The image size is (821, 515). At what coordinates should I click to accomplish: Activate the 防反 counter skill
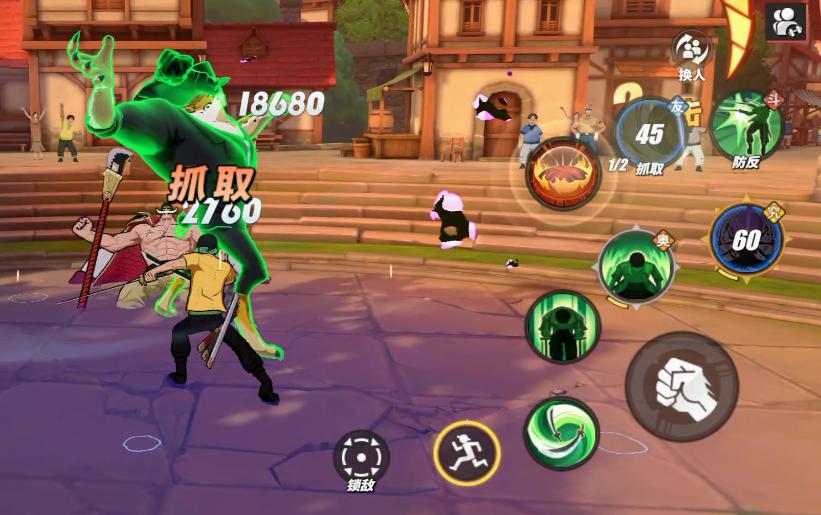[x=746, y=125]
